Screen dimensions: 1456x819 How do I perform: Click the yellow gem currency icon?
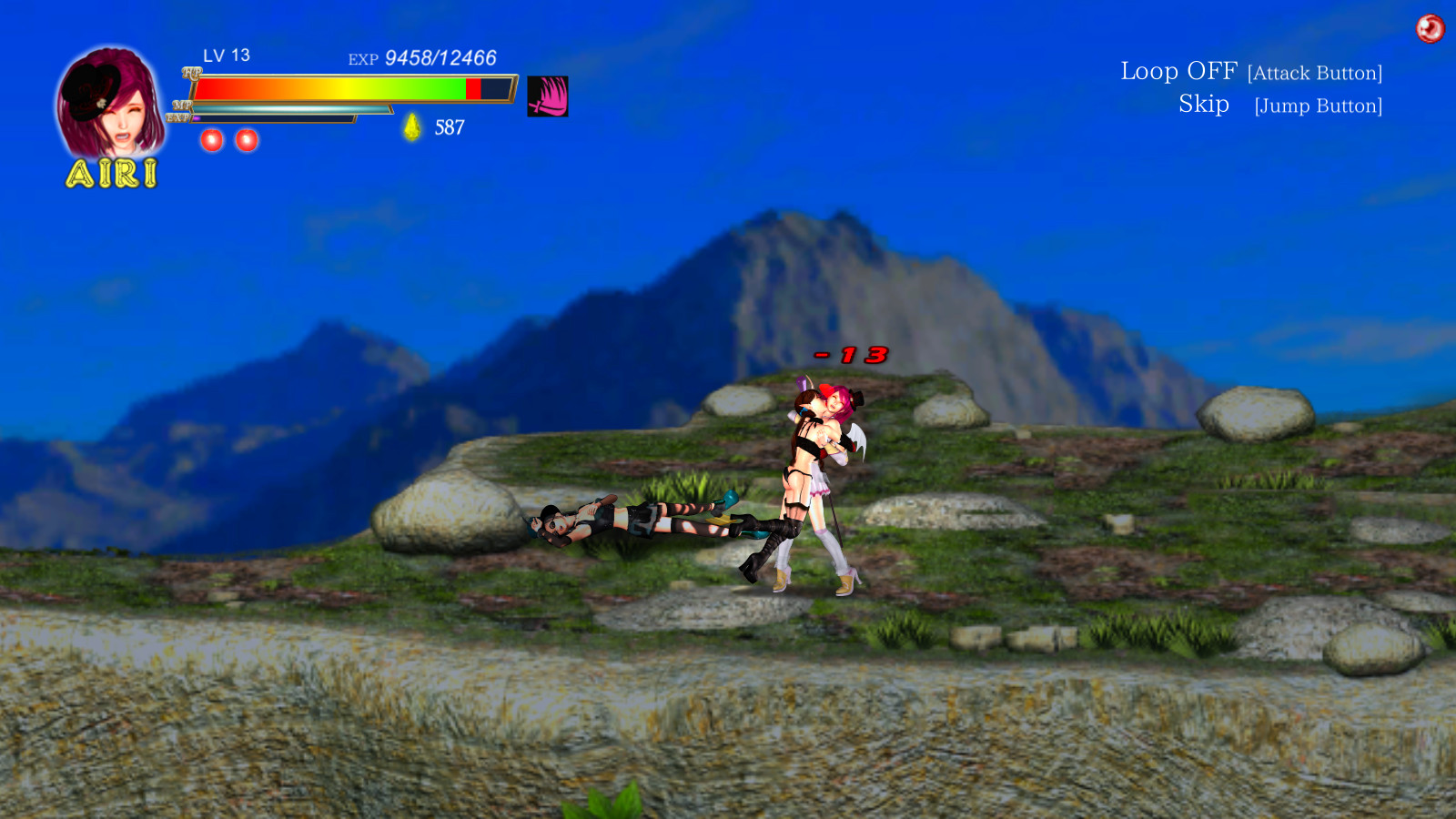pyautogui.click(x=411, y=126)
